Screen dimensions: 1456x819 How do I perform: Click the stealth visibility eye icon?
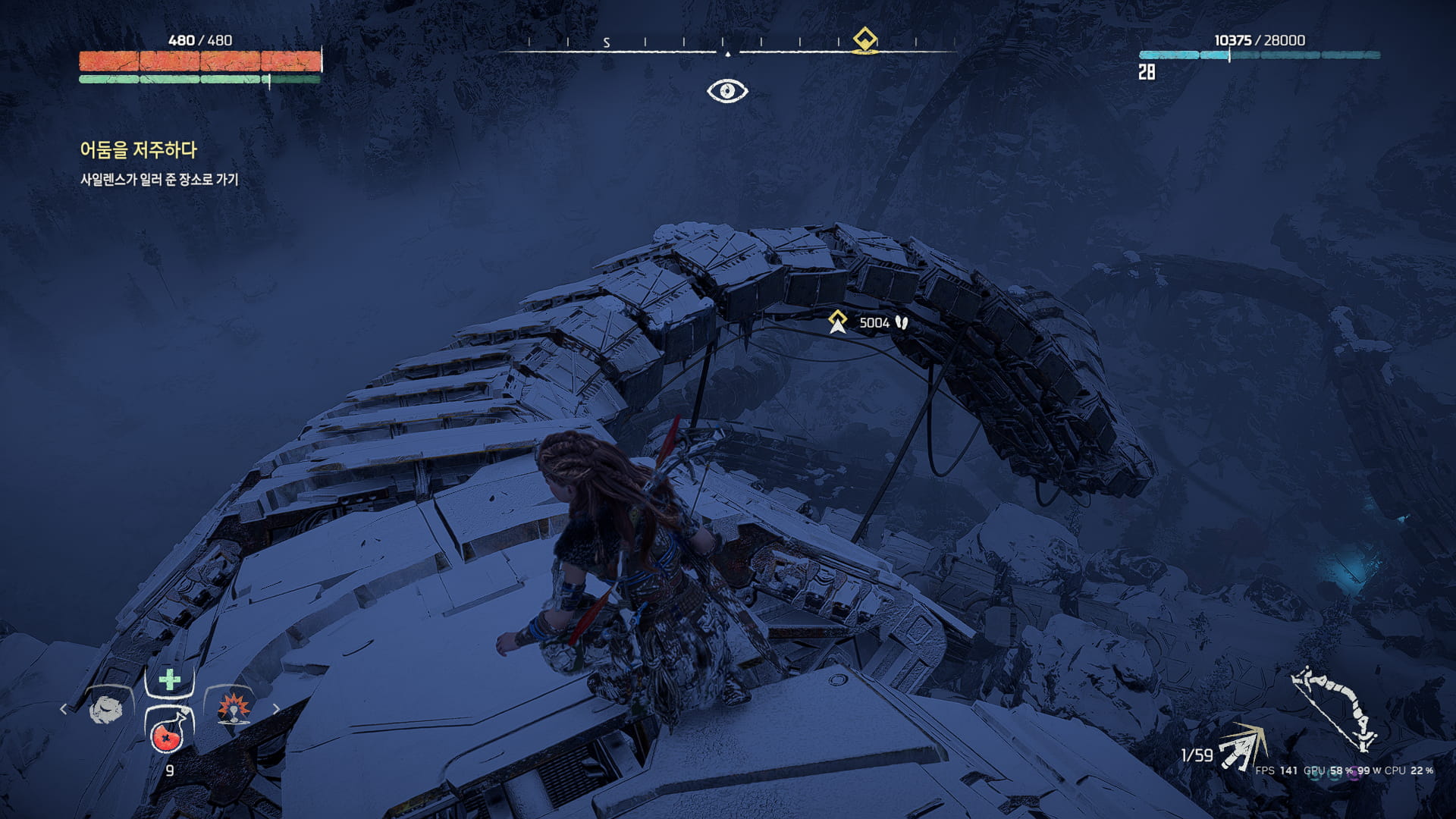(727, 91)
